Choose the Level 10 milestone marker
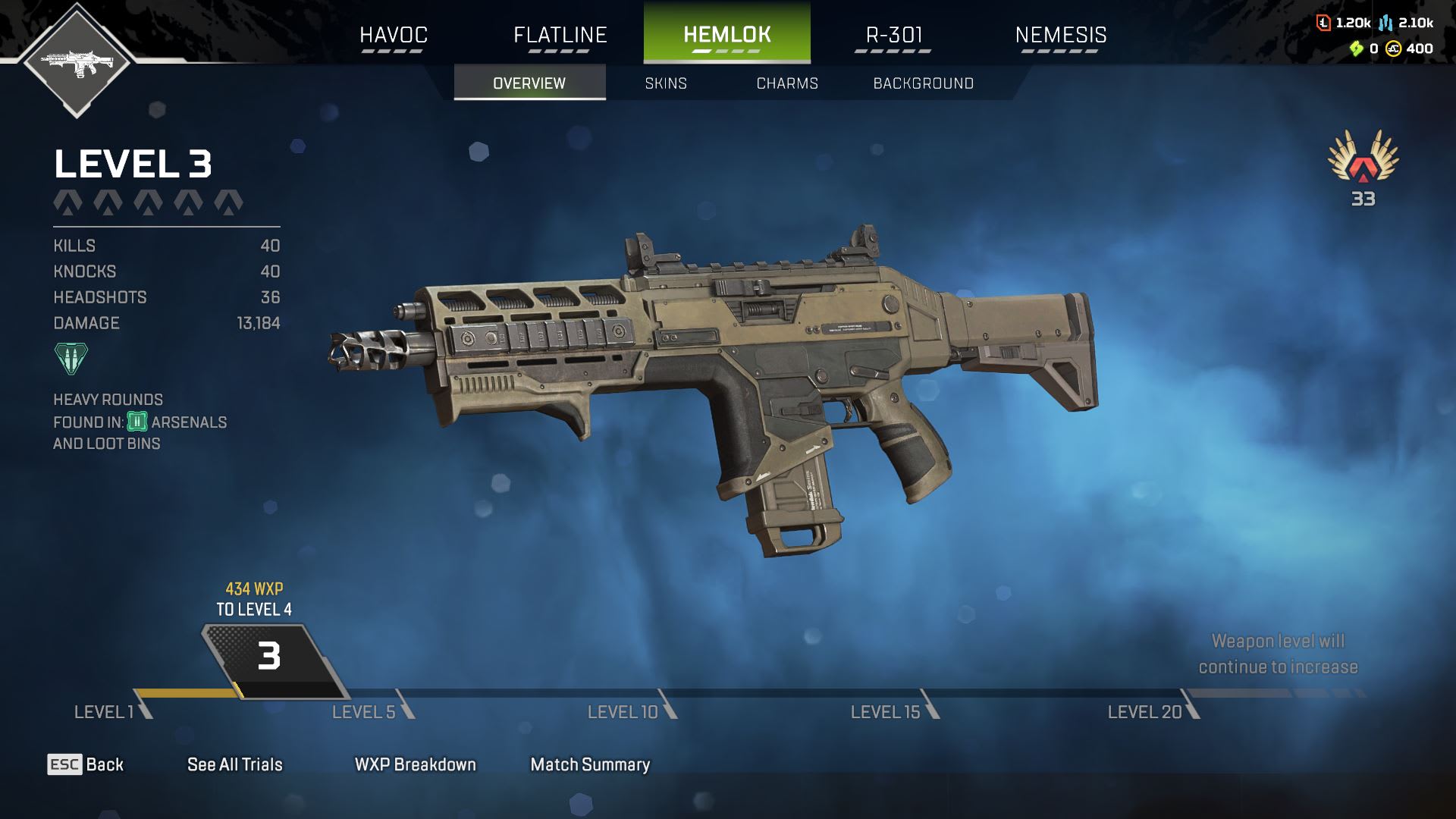The image size is (1456, 819). 668,705
